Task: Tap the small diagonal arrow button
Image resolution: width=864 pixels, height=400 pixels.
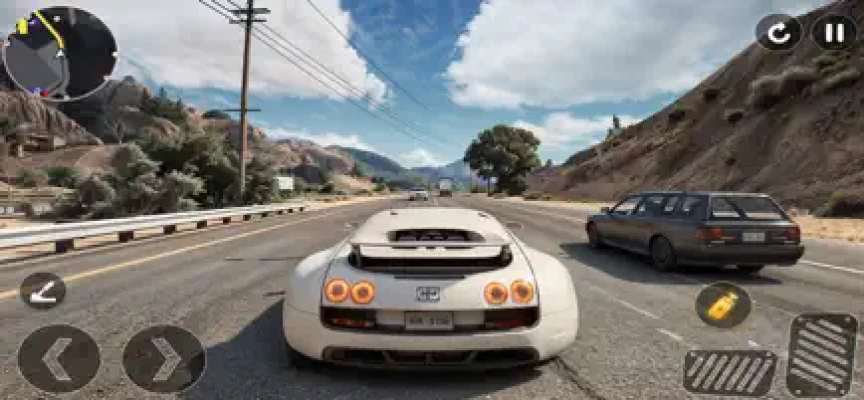Action: pyautogui.click(x=43, y=290)
